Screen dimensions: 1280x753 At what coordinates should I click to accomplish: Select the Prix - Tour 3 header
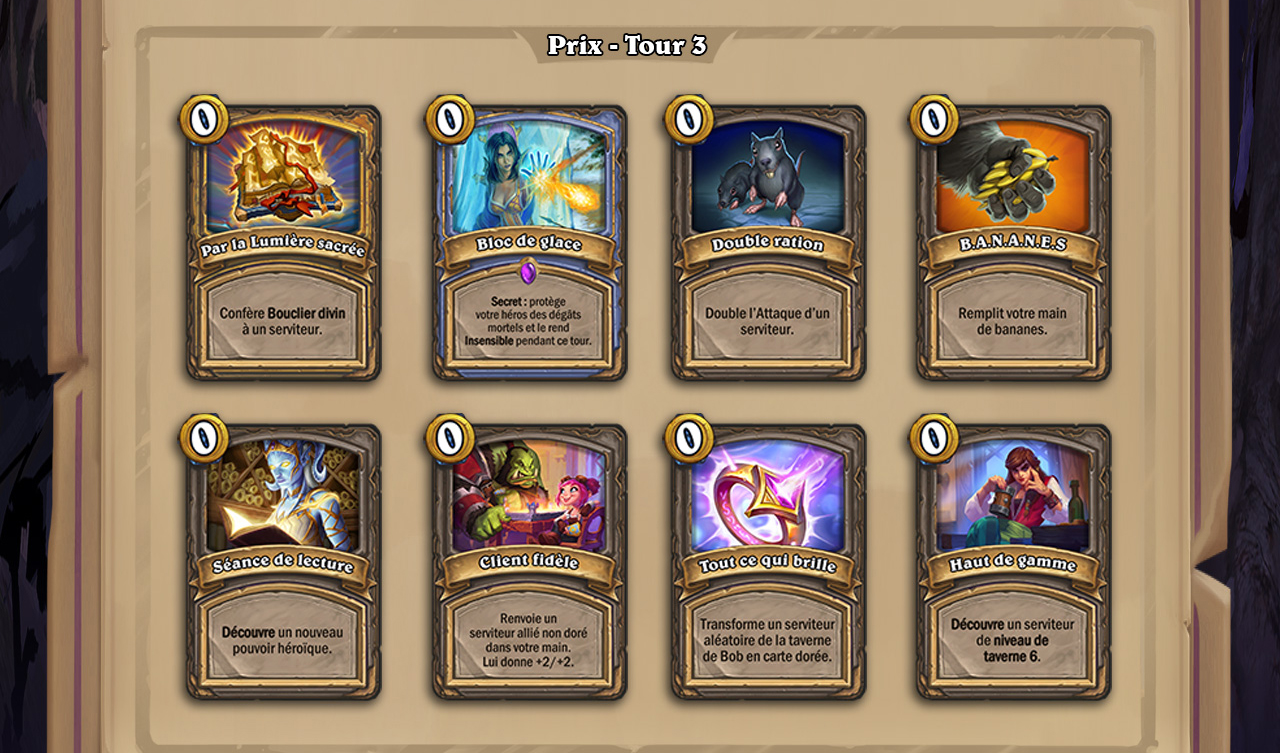click(626, 44)
